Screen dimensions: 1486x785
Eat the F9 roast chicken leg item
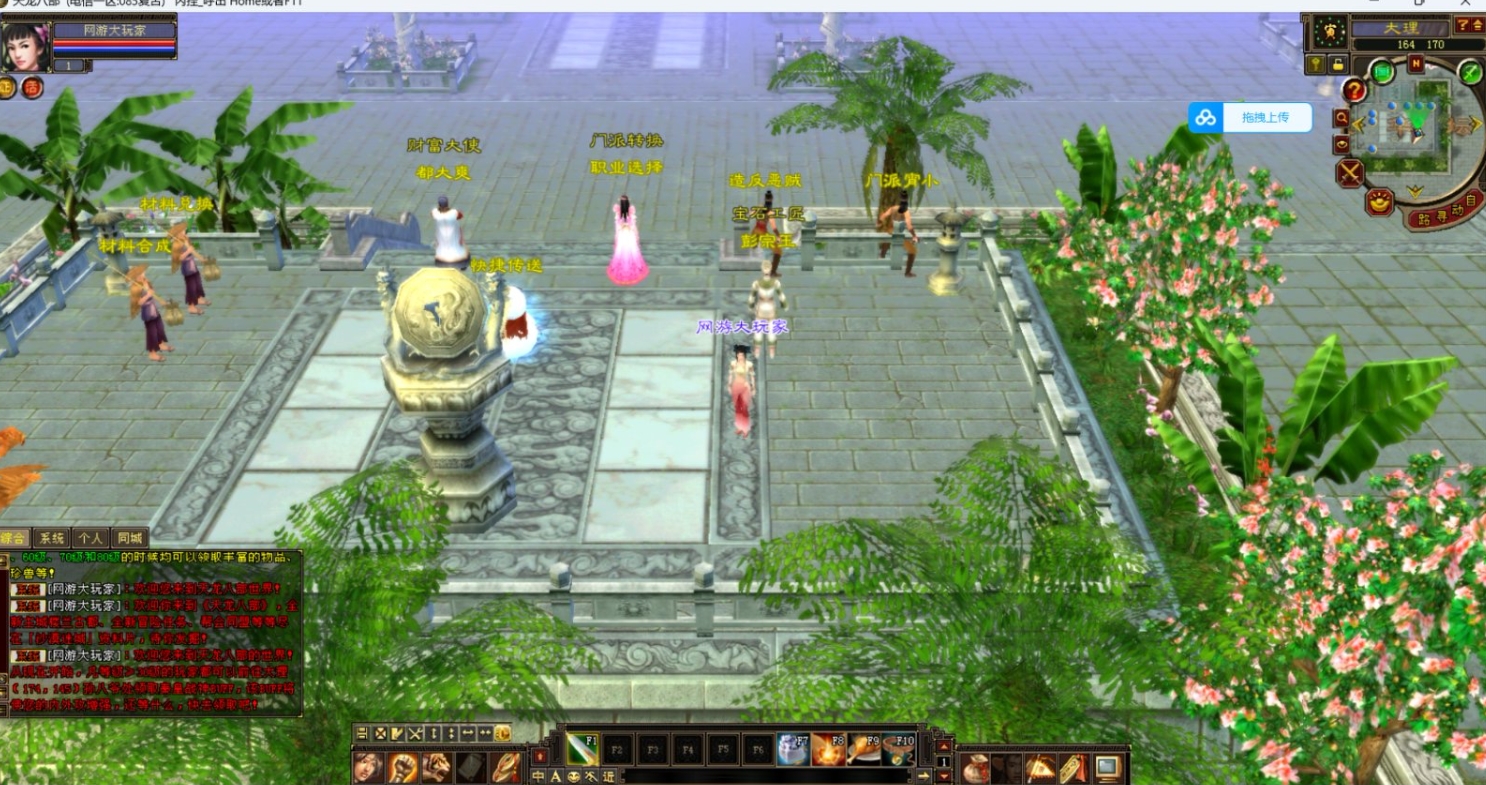863,748
